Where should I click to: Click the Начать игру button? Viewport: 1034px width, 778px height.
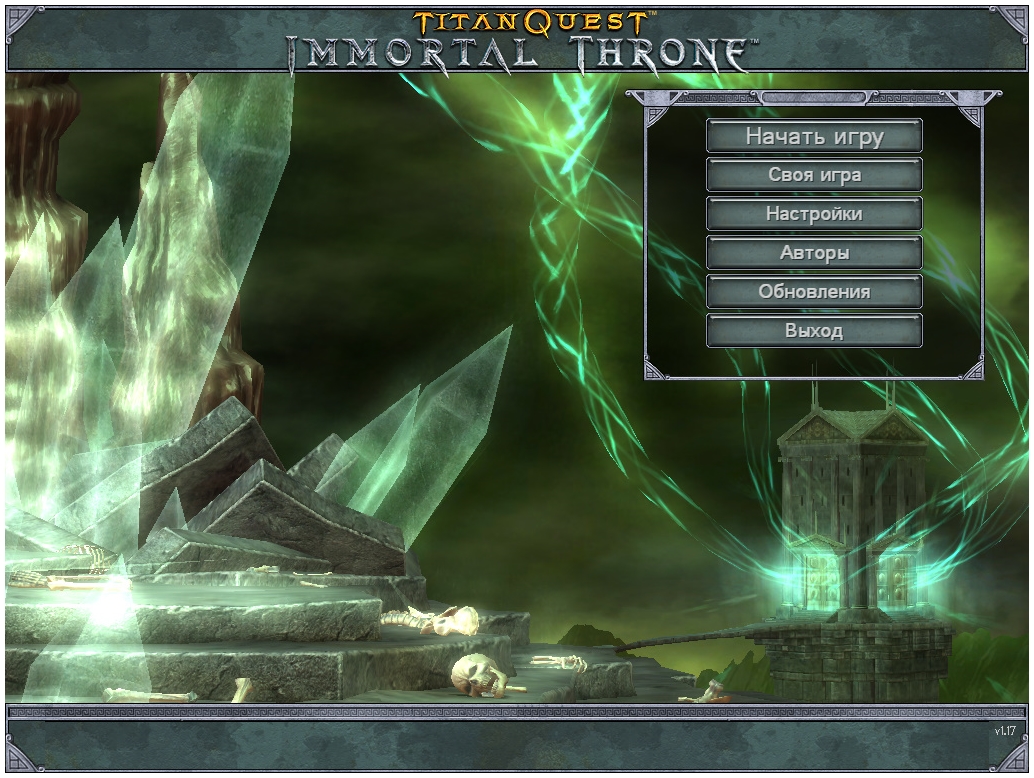(x=814, y=136)
